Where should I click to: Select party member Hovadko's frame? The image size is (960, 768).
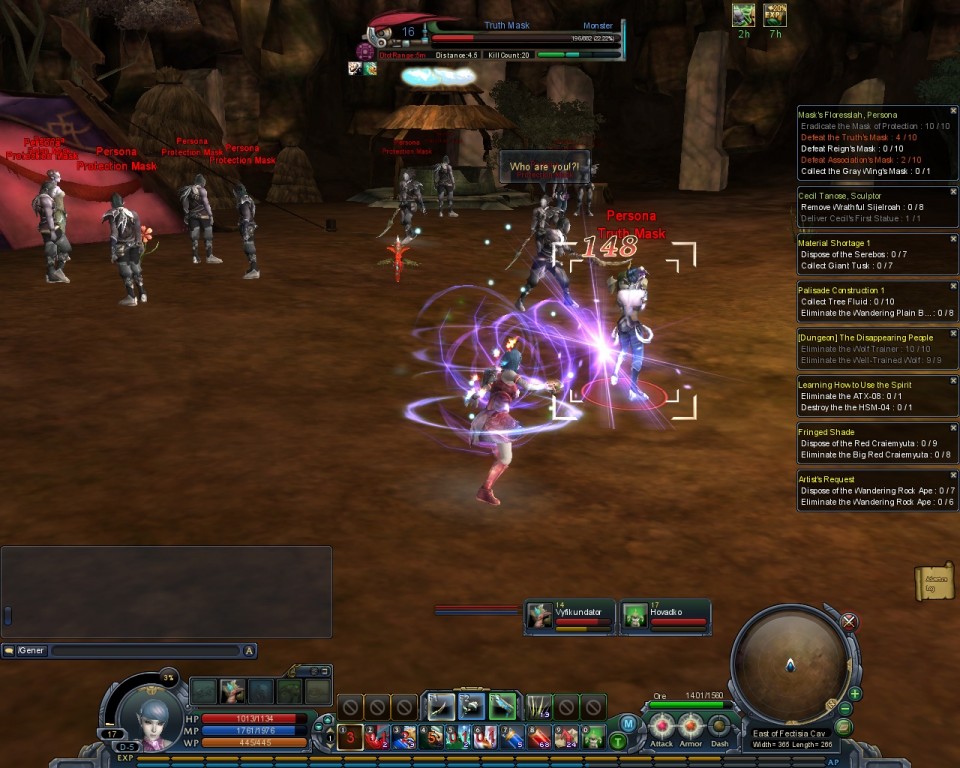coord(665,616)
